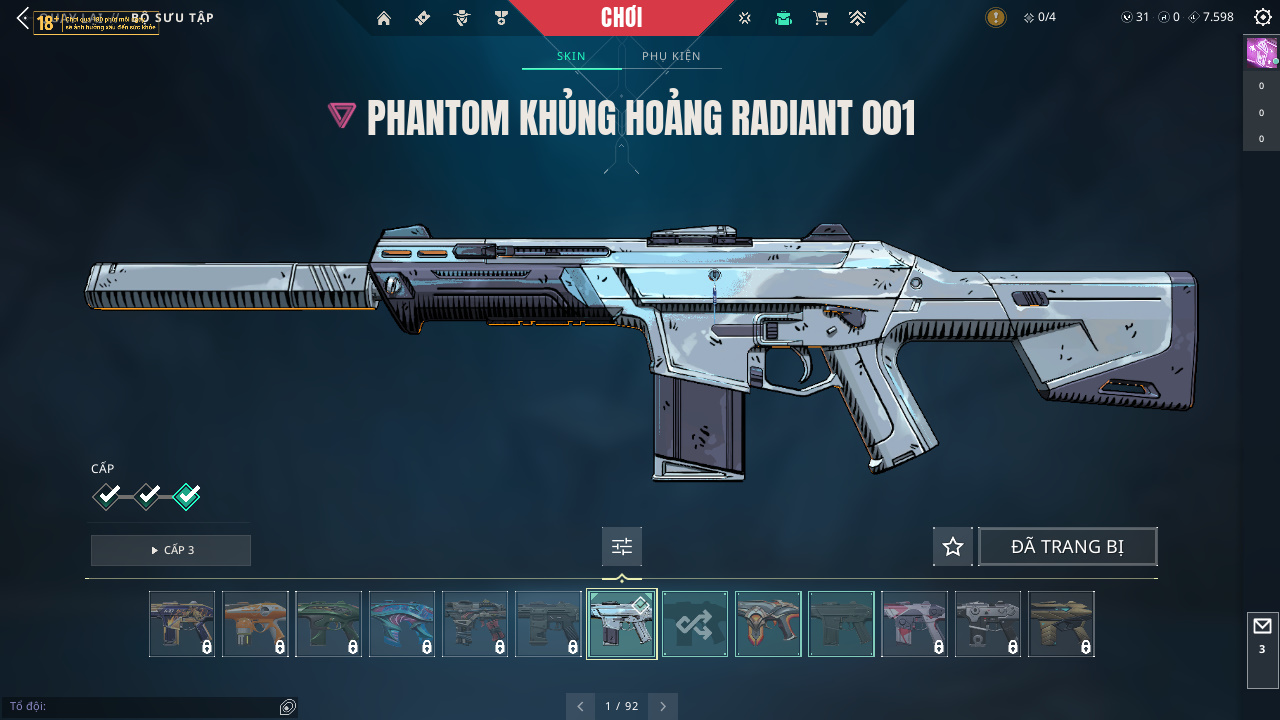
Task: Select the SKIN tab
Action: pos(571,56)
